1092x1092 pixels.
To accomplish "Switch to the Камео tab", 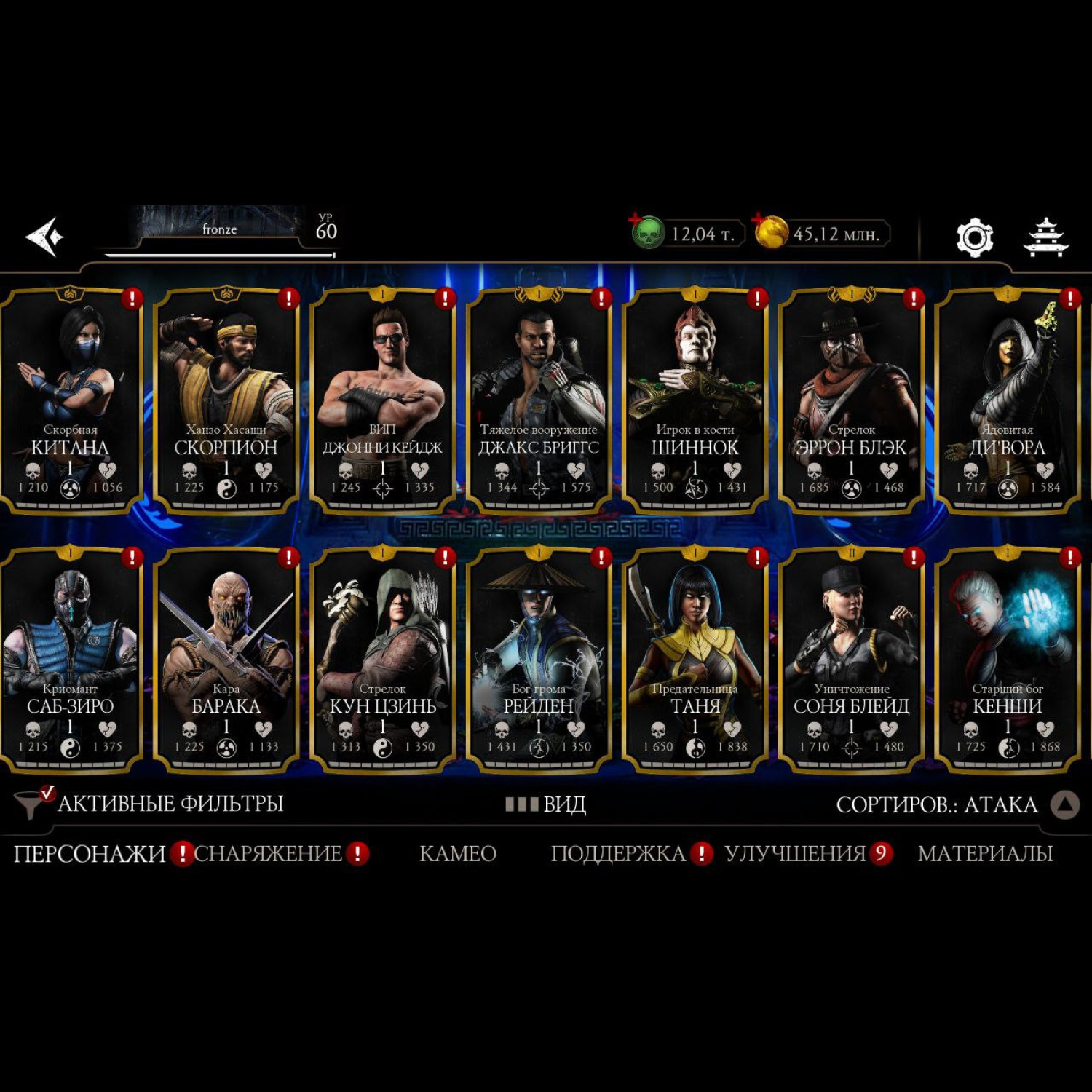I will [x=458, y=853].
